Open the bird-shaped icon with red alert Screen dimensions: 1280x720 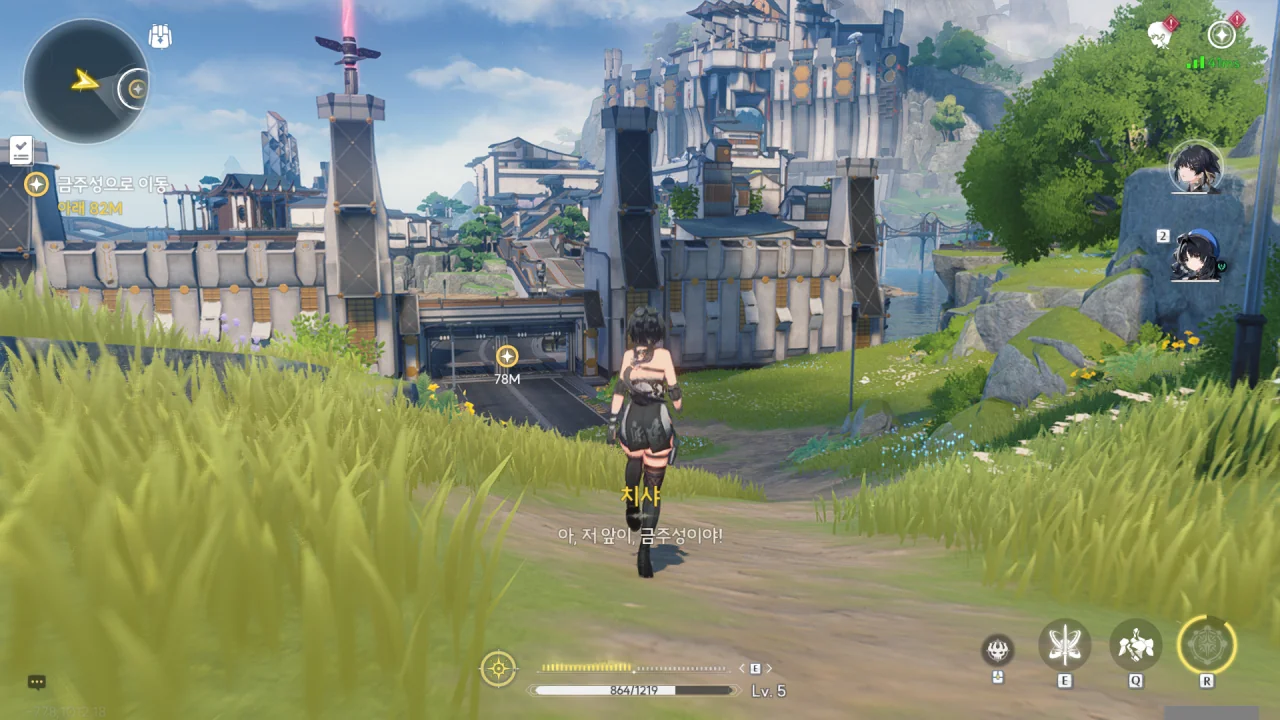point(1160,33)
